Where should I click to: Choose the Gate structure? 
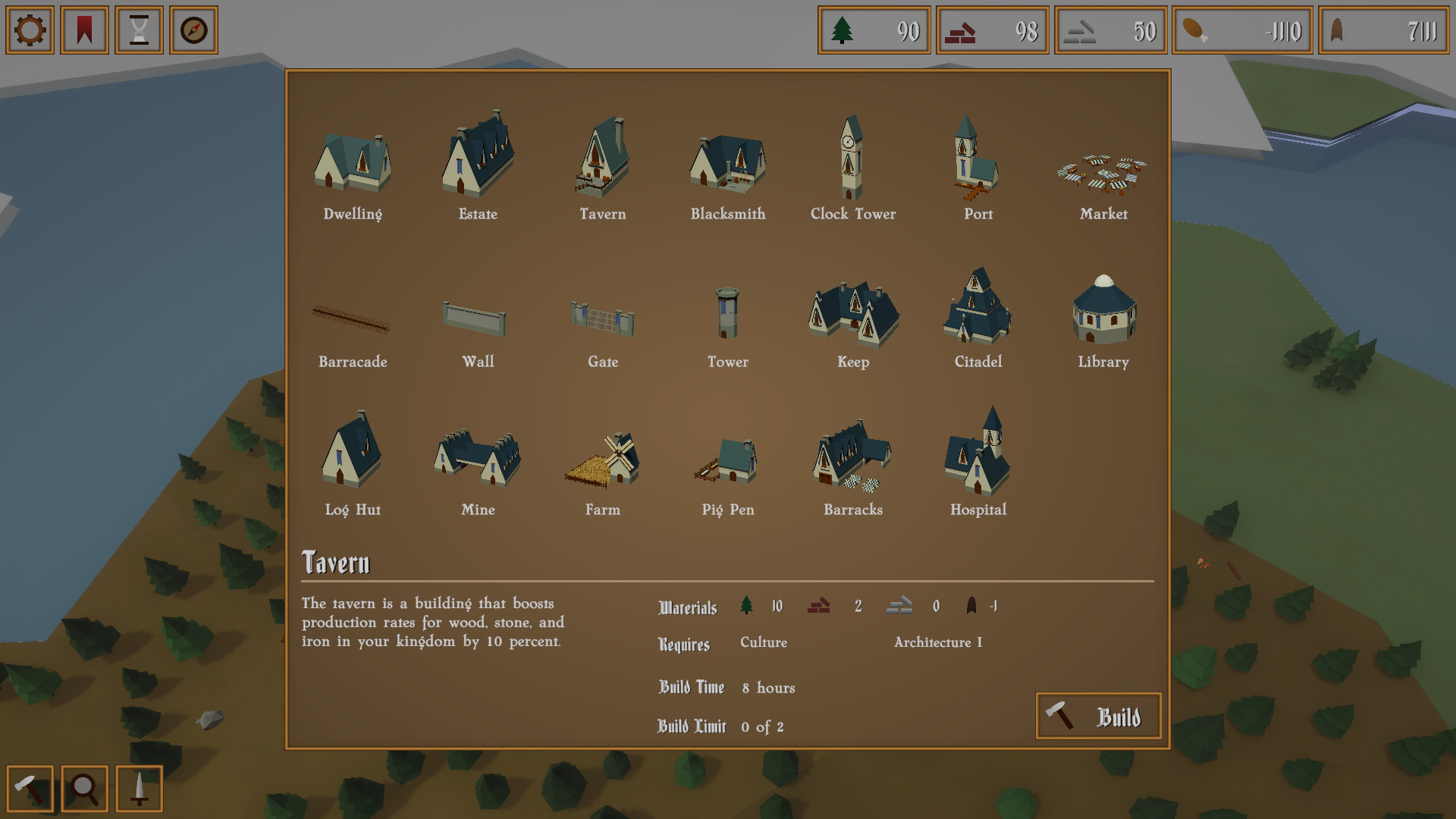[x=603, y=322]
